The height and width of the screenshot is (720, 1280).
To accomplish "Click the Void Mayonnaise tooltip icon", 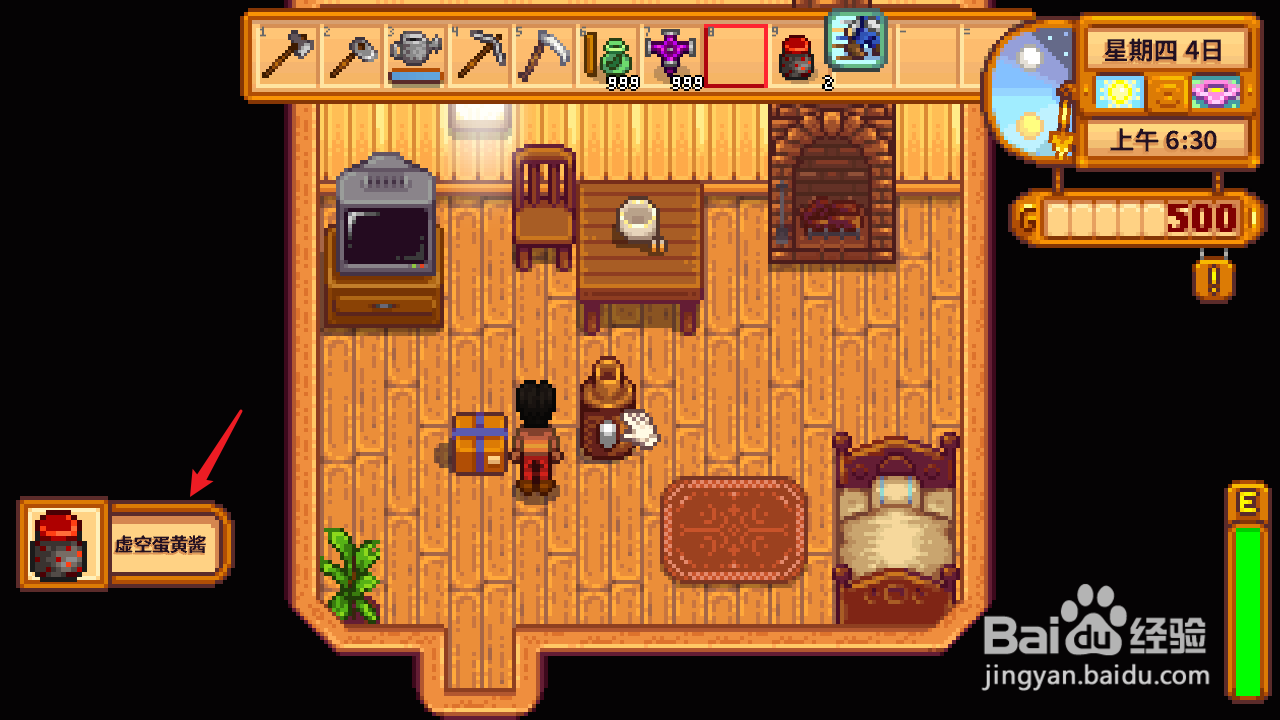I will click(62, 545).
